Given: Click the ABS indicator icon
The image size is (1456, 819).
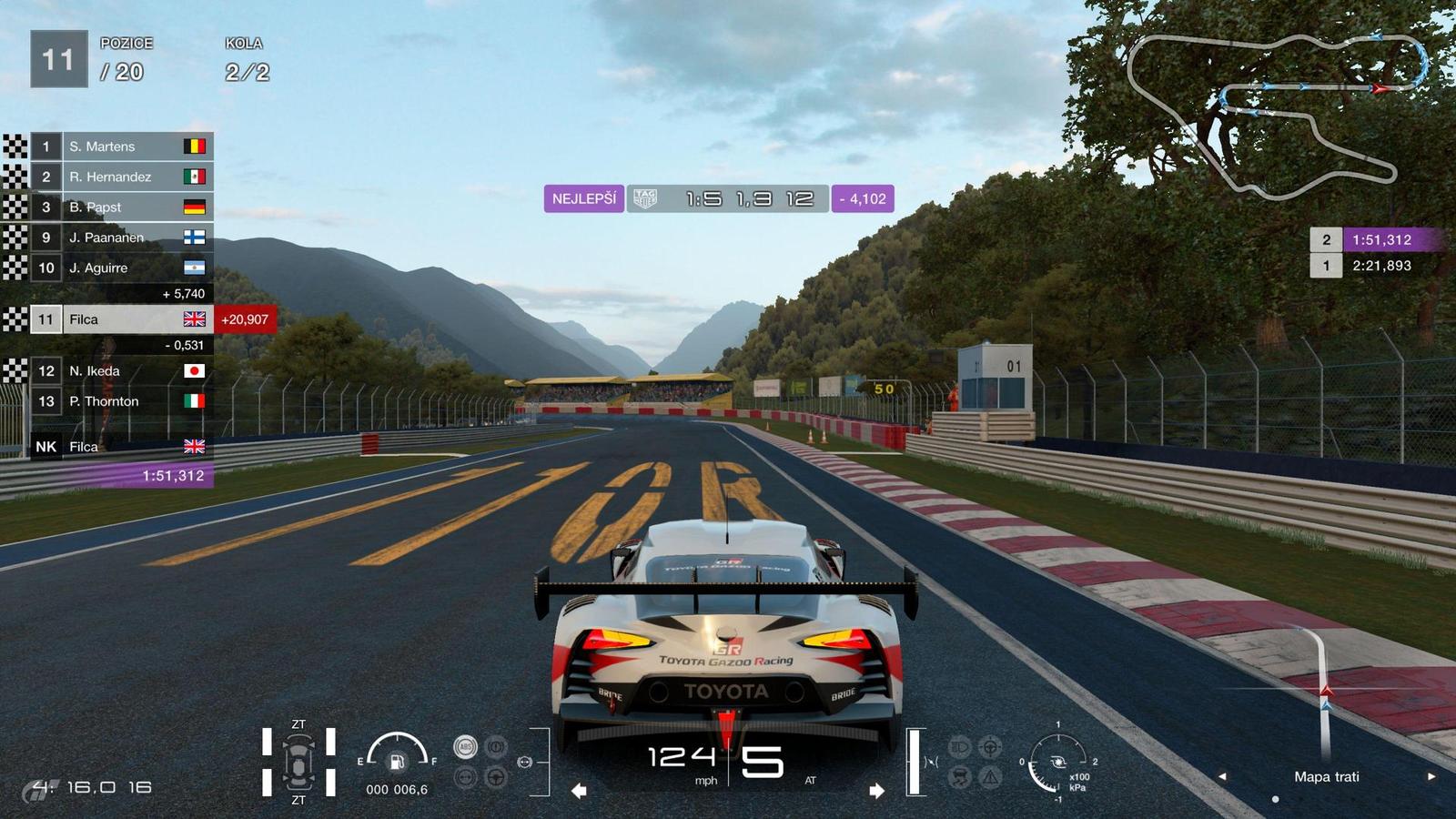Looking at the screenshot, I should tap(466, 747).
